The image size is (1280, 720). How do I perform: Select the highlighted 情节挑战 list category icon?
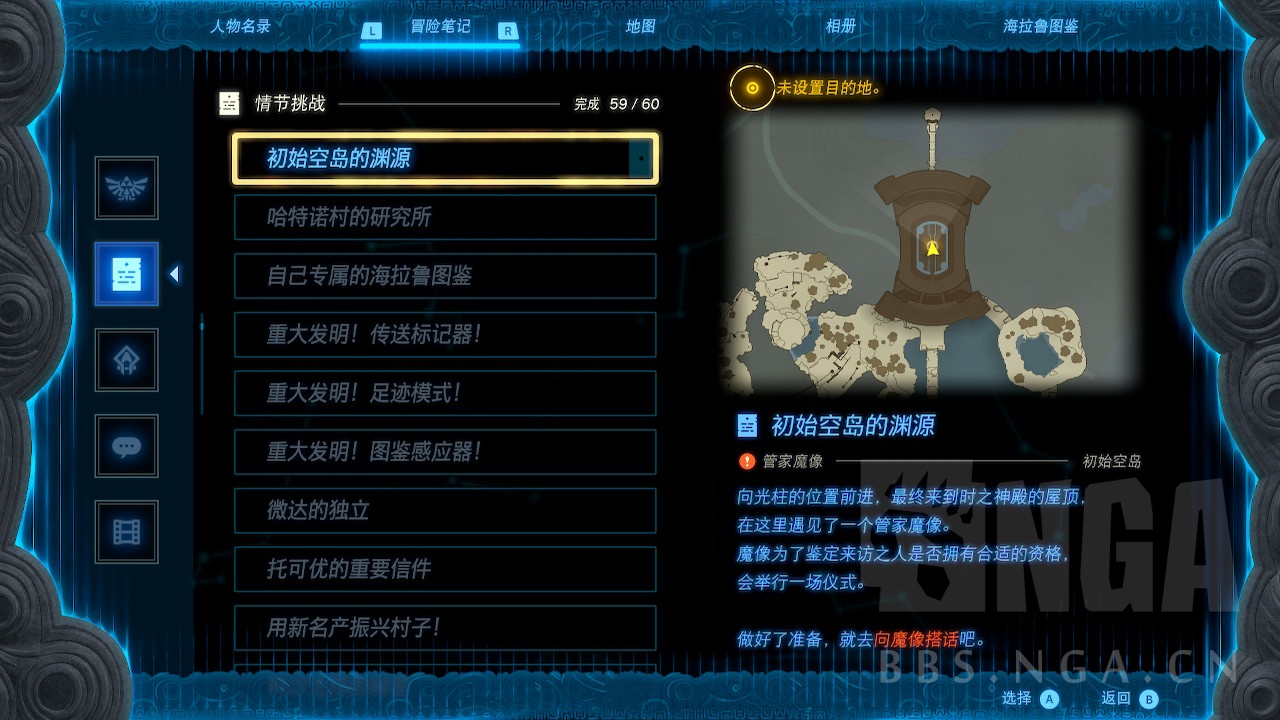(x=126, y=274)
